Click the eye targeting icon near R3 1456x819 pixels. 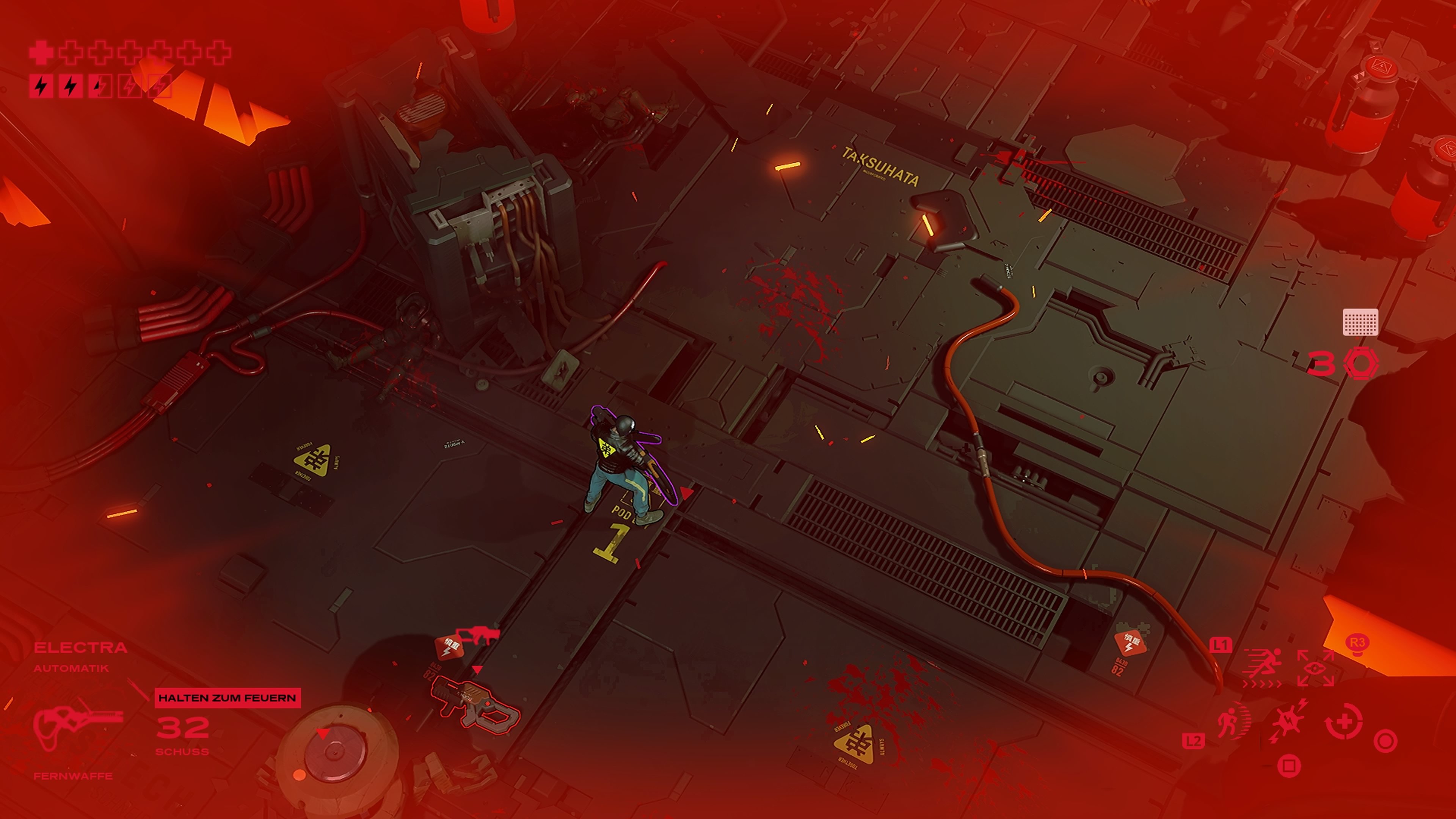click(1315, 667)
